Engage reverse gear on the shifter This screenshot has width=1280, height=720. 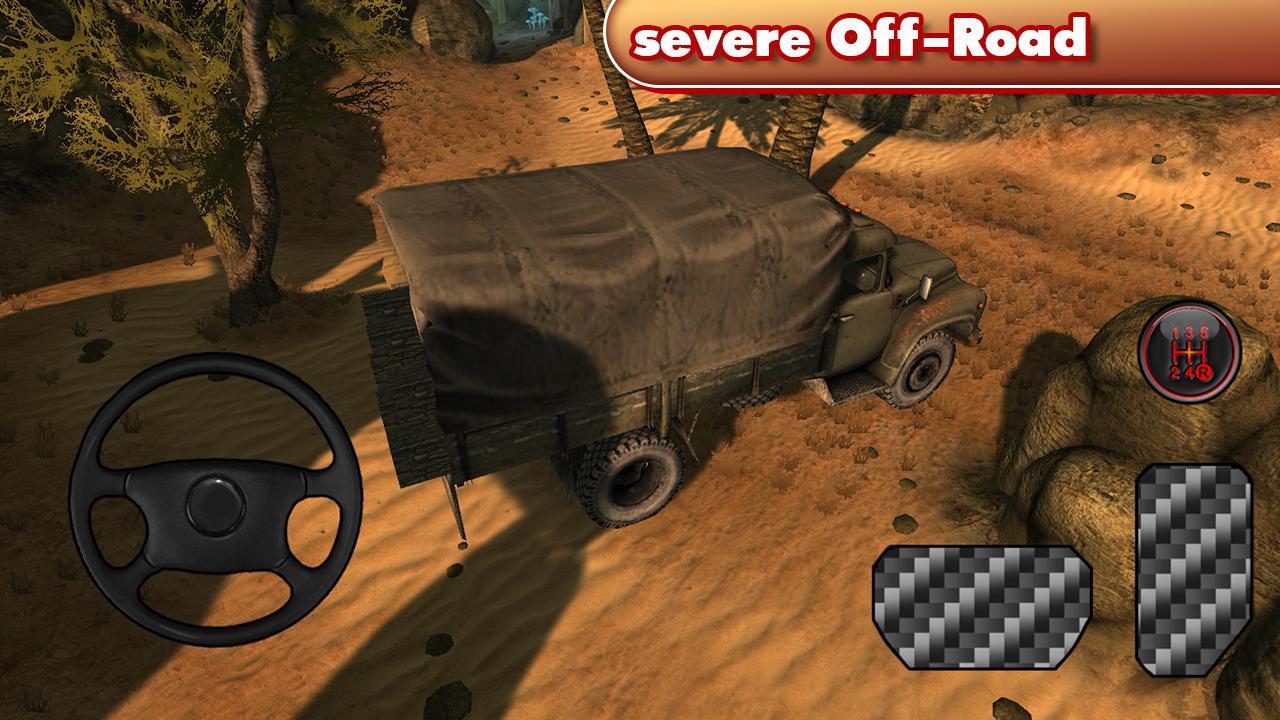pyautogui.click(x=1205, y=372)
